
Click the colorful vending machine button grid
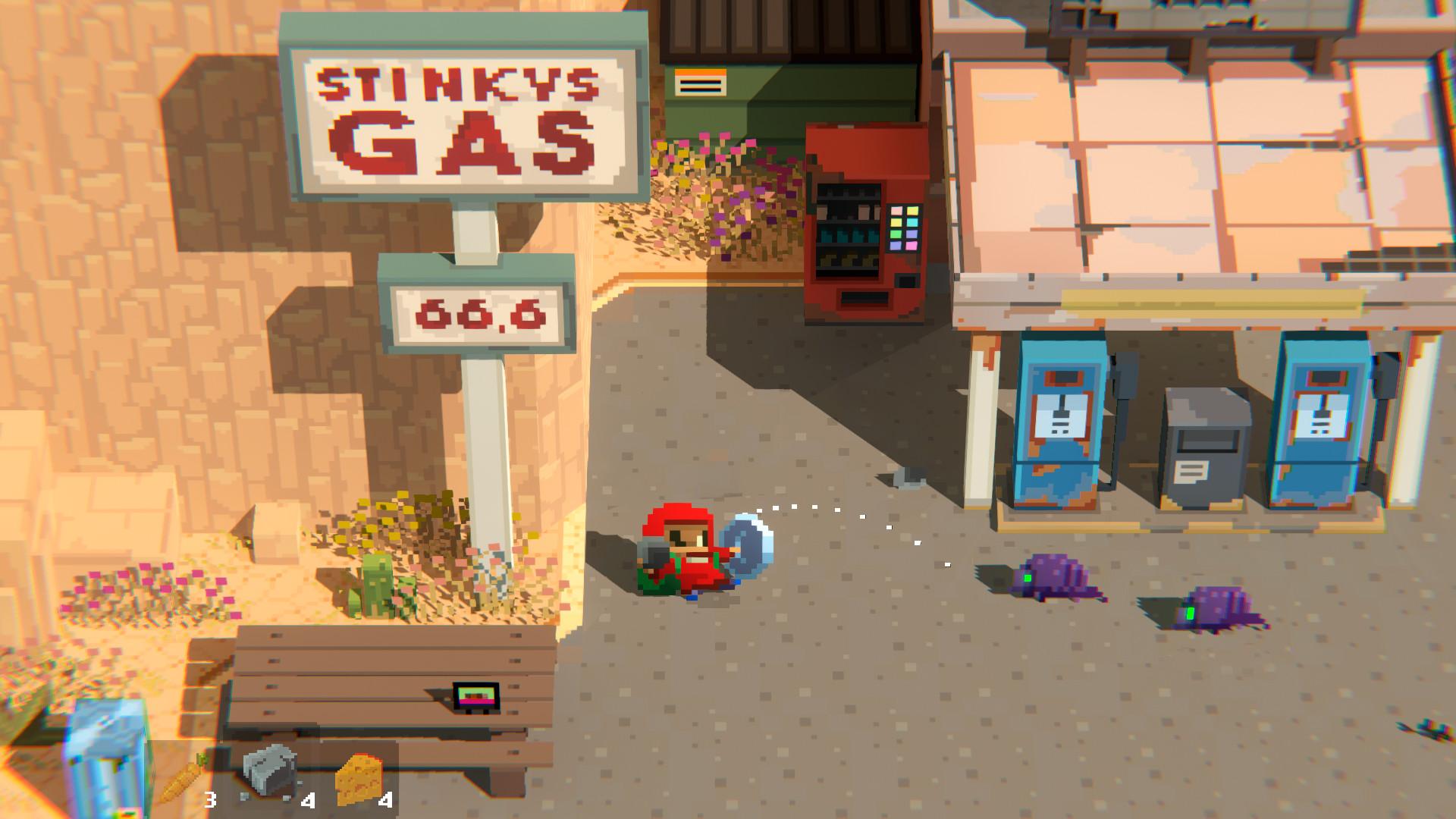point(904,227)
